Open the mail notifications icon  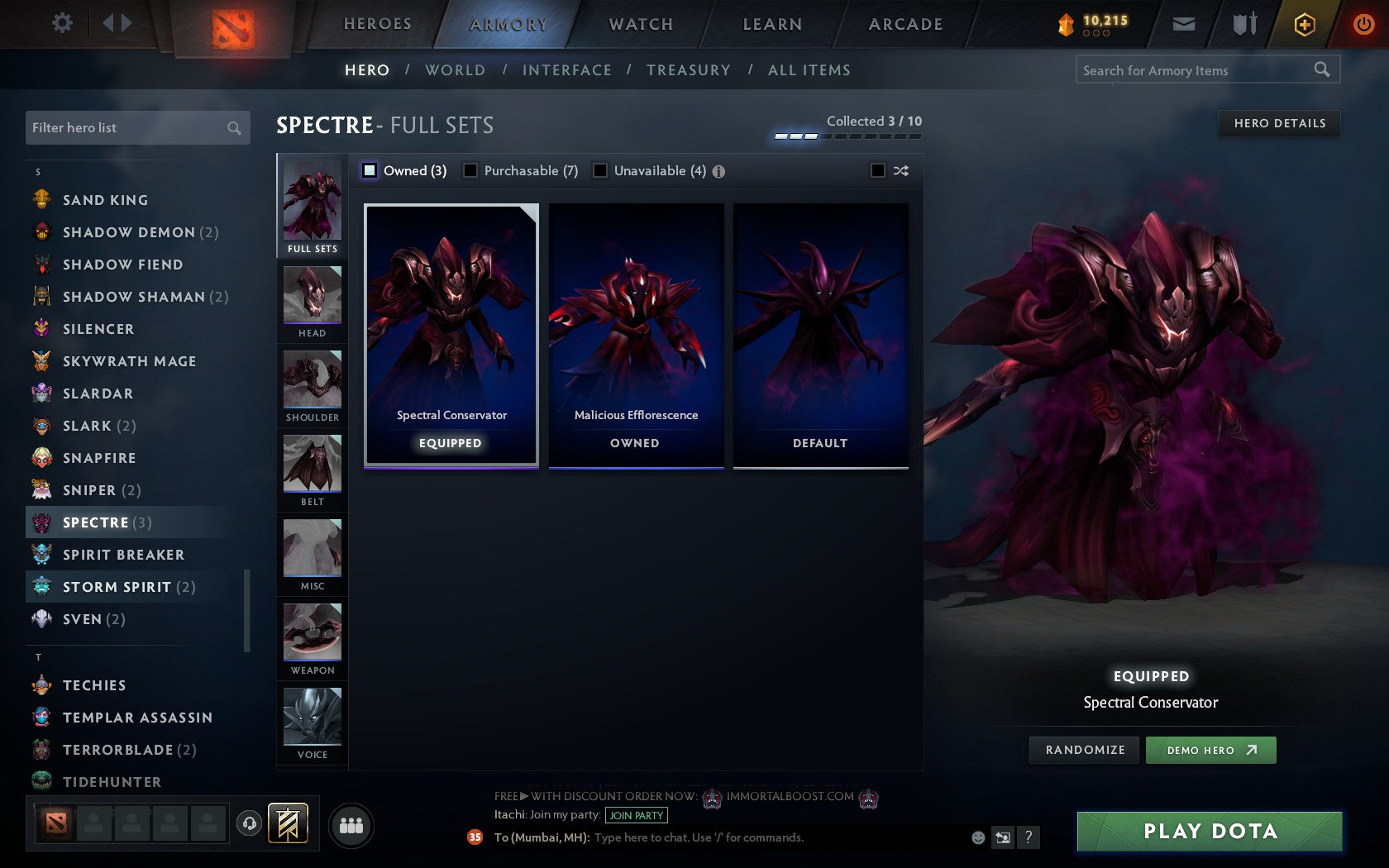[x=1184, y=24]
